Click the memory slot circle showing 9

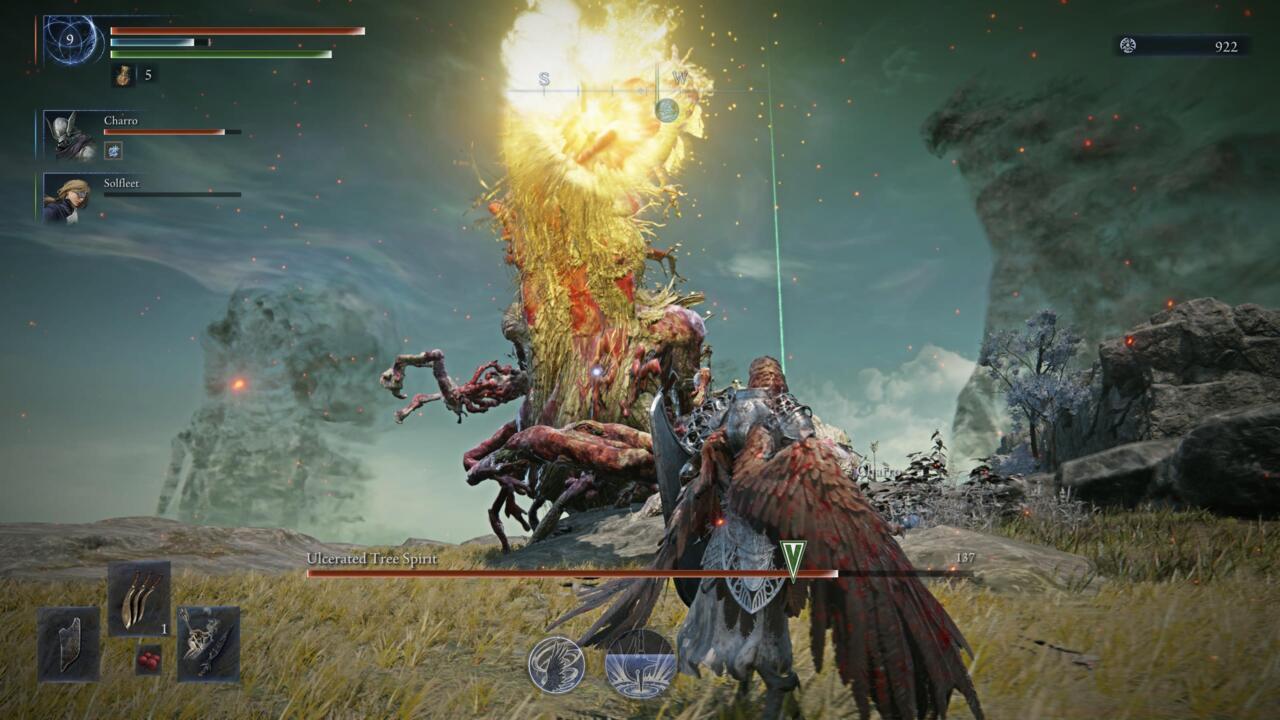click(x=70, y=40)
